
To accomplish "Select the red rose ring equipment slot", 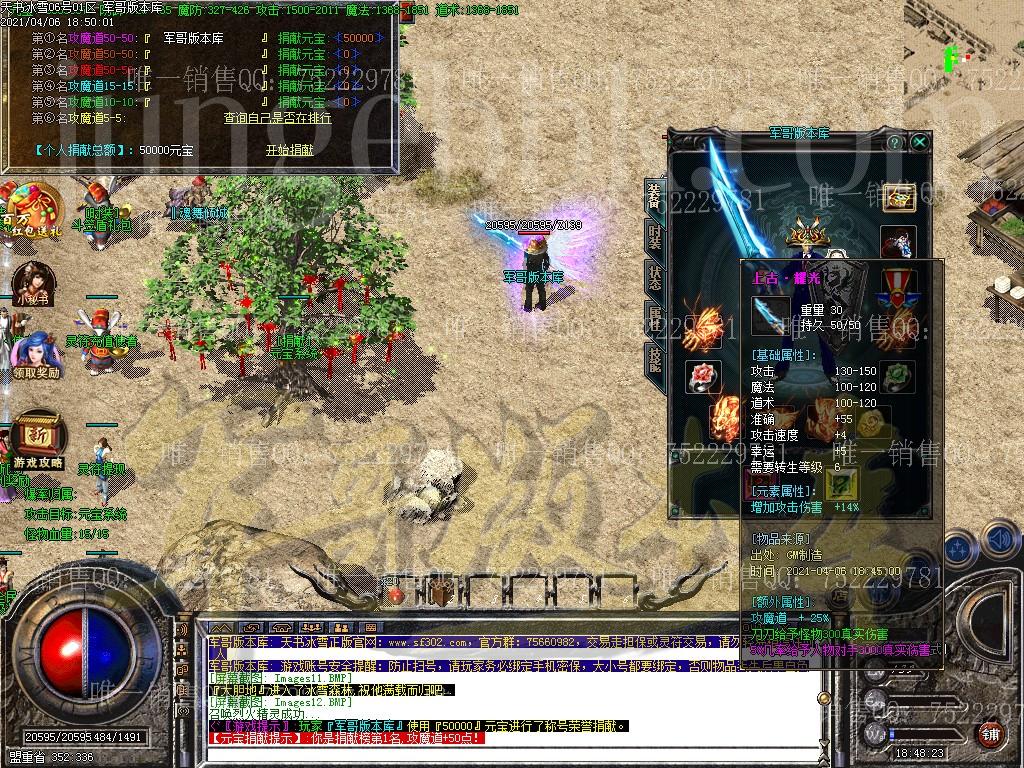I will (x=703, y=376).
